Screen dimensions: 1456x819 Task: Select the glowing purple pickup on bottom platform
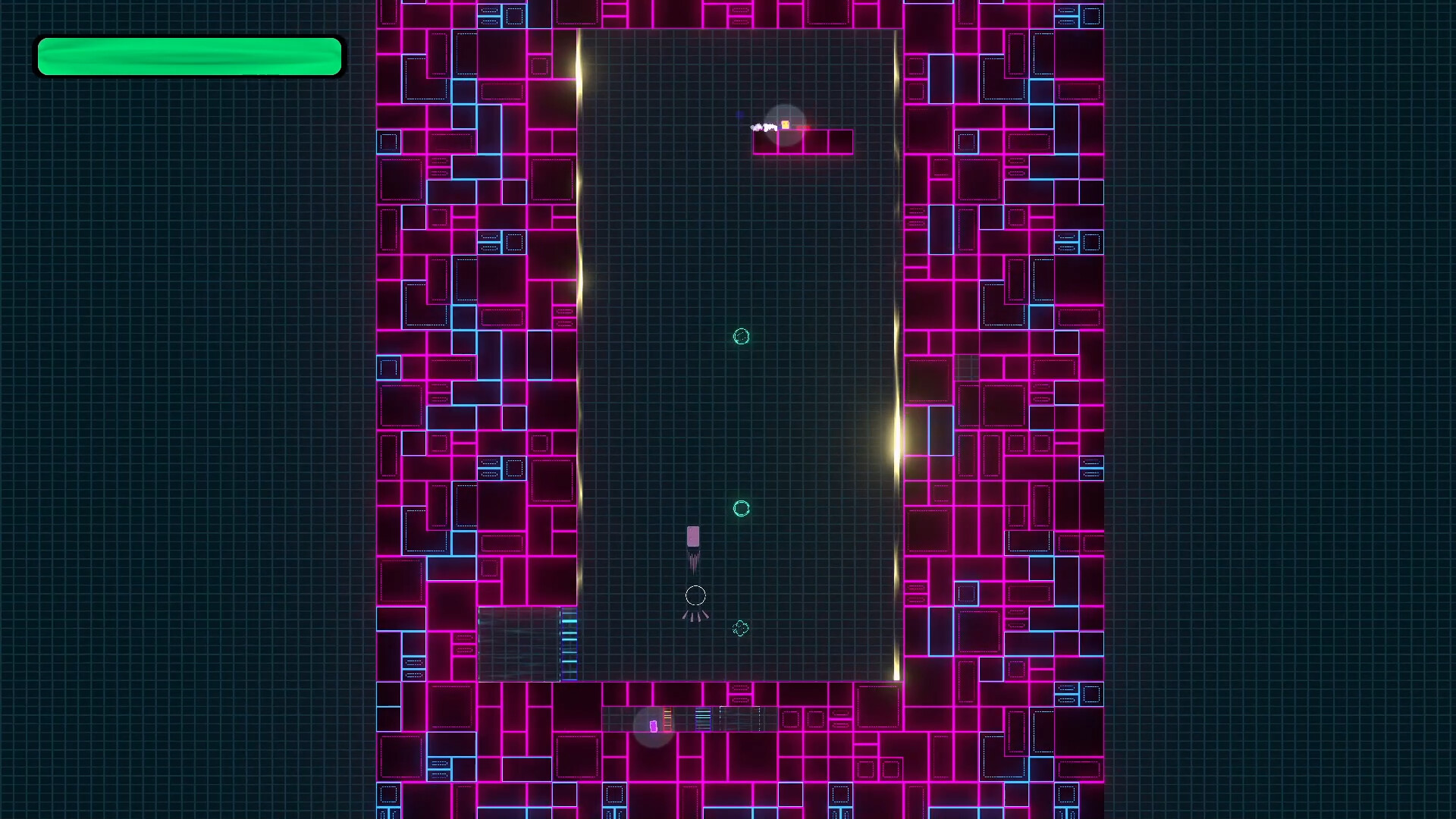click(653, 725)
